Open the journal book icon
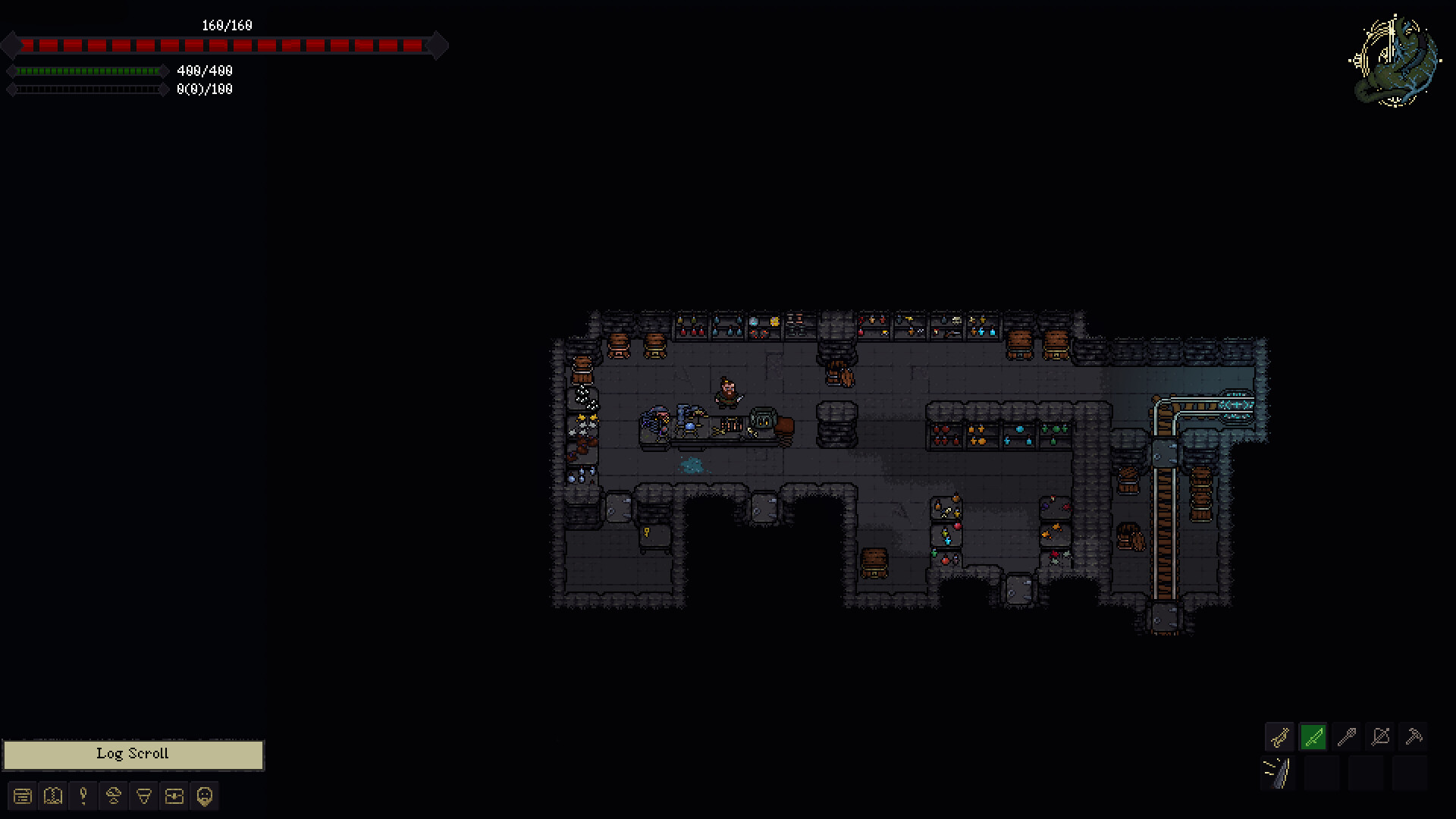The image size is (1456, 819). pos(52,796)
